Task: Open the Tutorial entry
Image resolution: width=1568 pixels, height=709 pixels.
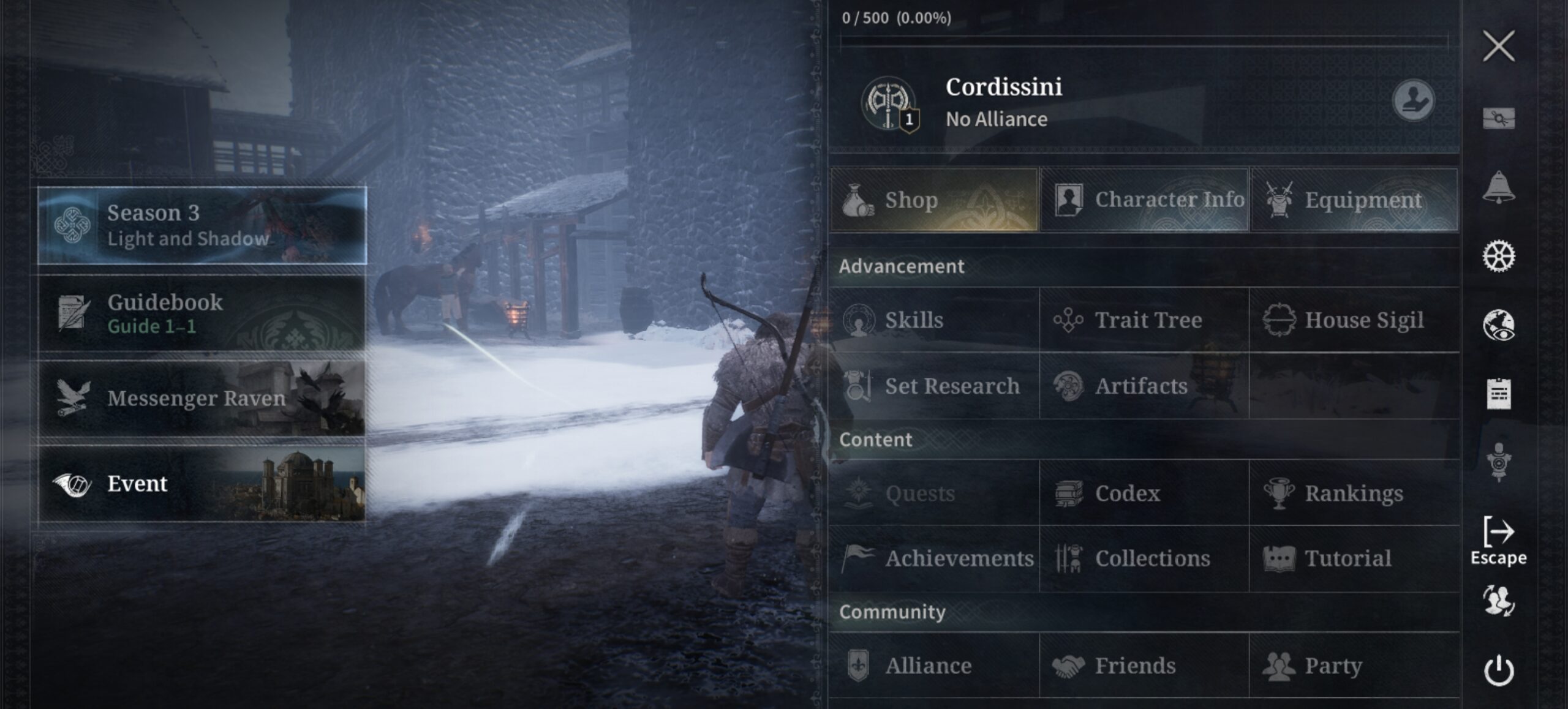Action: click(1354, 558)
